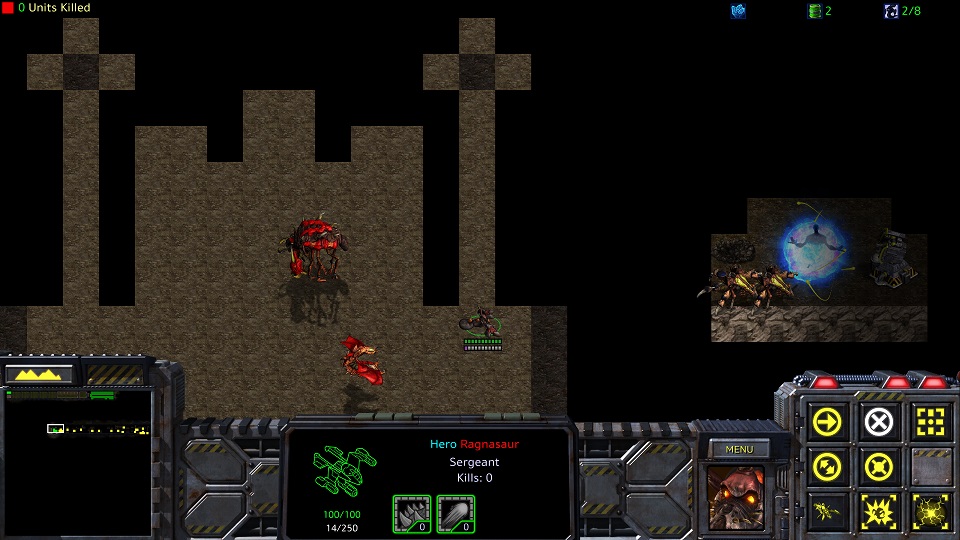Open the game MENU

[x=739, y=449]
